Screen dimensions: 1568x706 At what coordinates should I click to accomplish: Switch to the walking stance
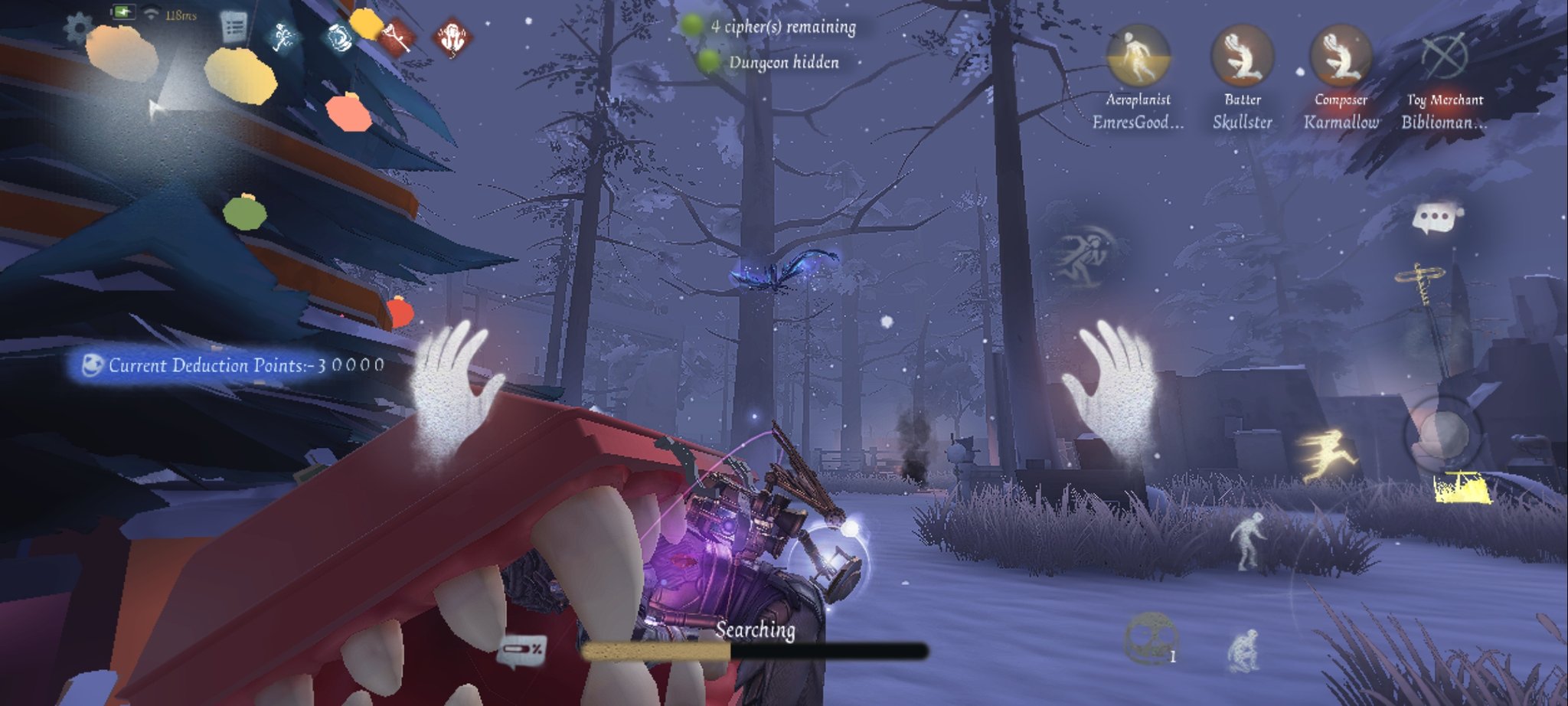1249,541
